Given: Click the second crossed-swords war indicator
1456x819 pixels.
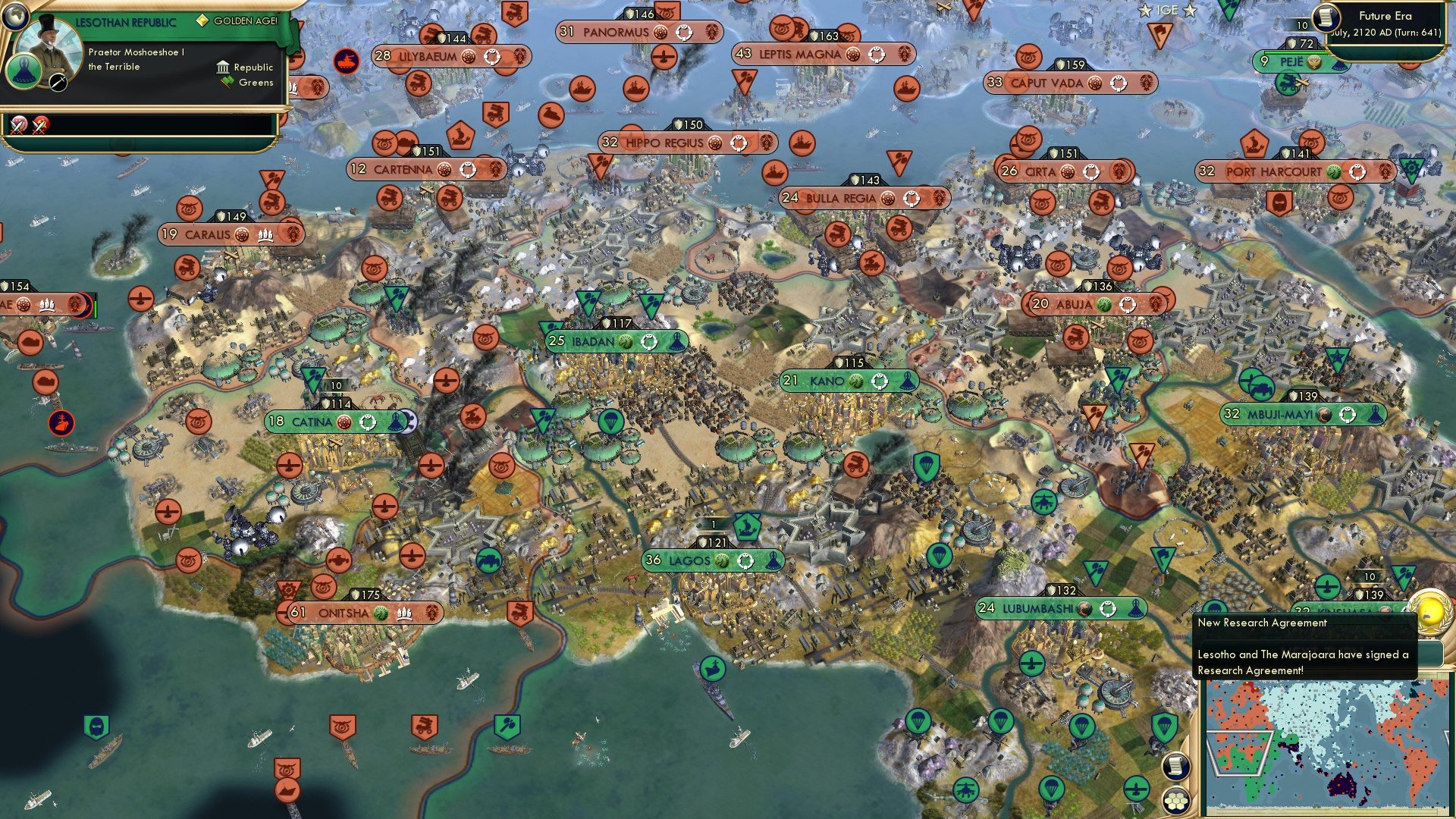Looking at the screenshot, I should [x=39, y=127].
